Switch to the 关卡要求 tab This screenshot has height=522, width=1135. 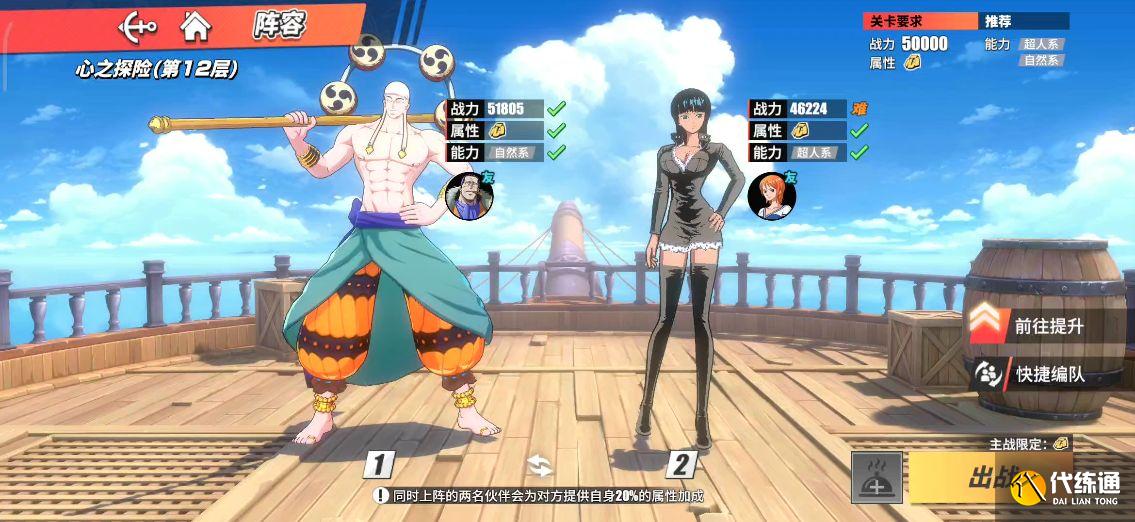coord(920,21)
